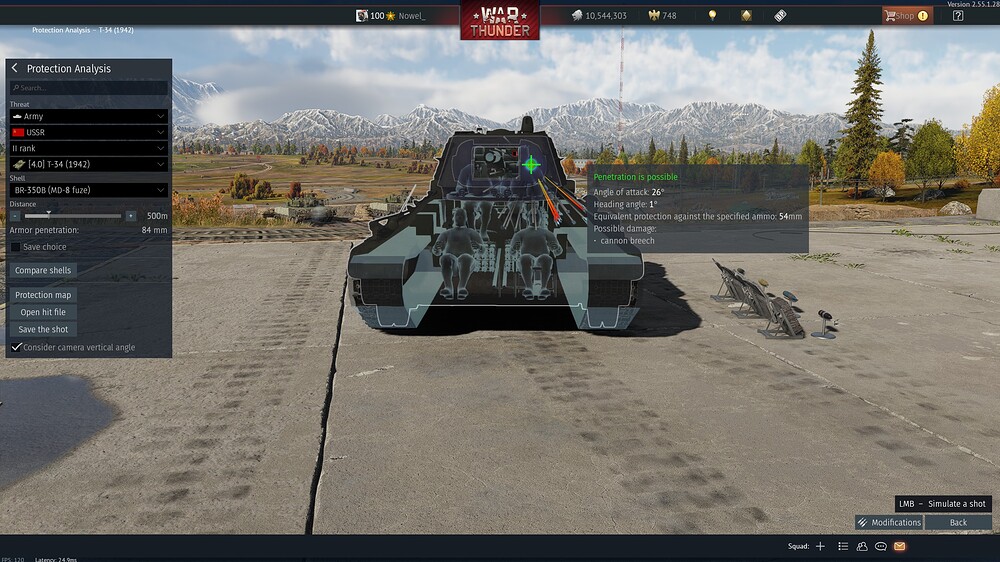Open the orange mail envelope icon
Screen dimensions: 1000x562
(899, 546)
